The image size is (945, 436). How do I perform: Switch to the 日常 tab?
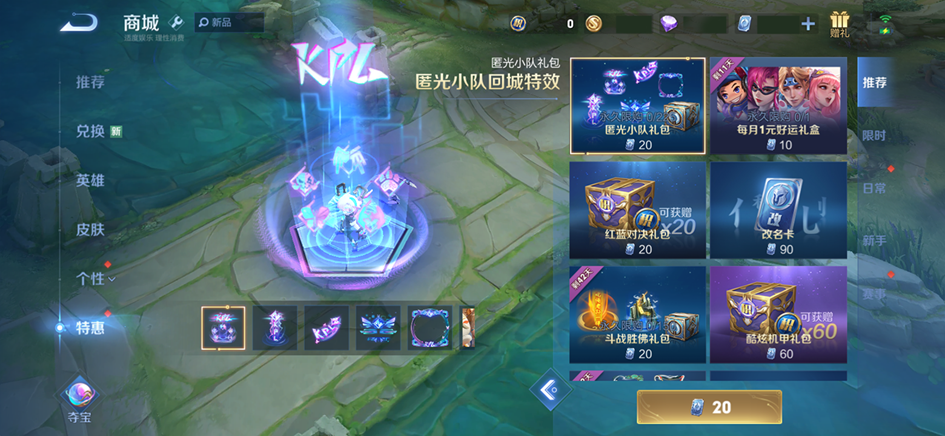pyautogui.click(x=873, y=188)
